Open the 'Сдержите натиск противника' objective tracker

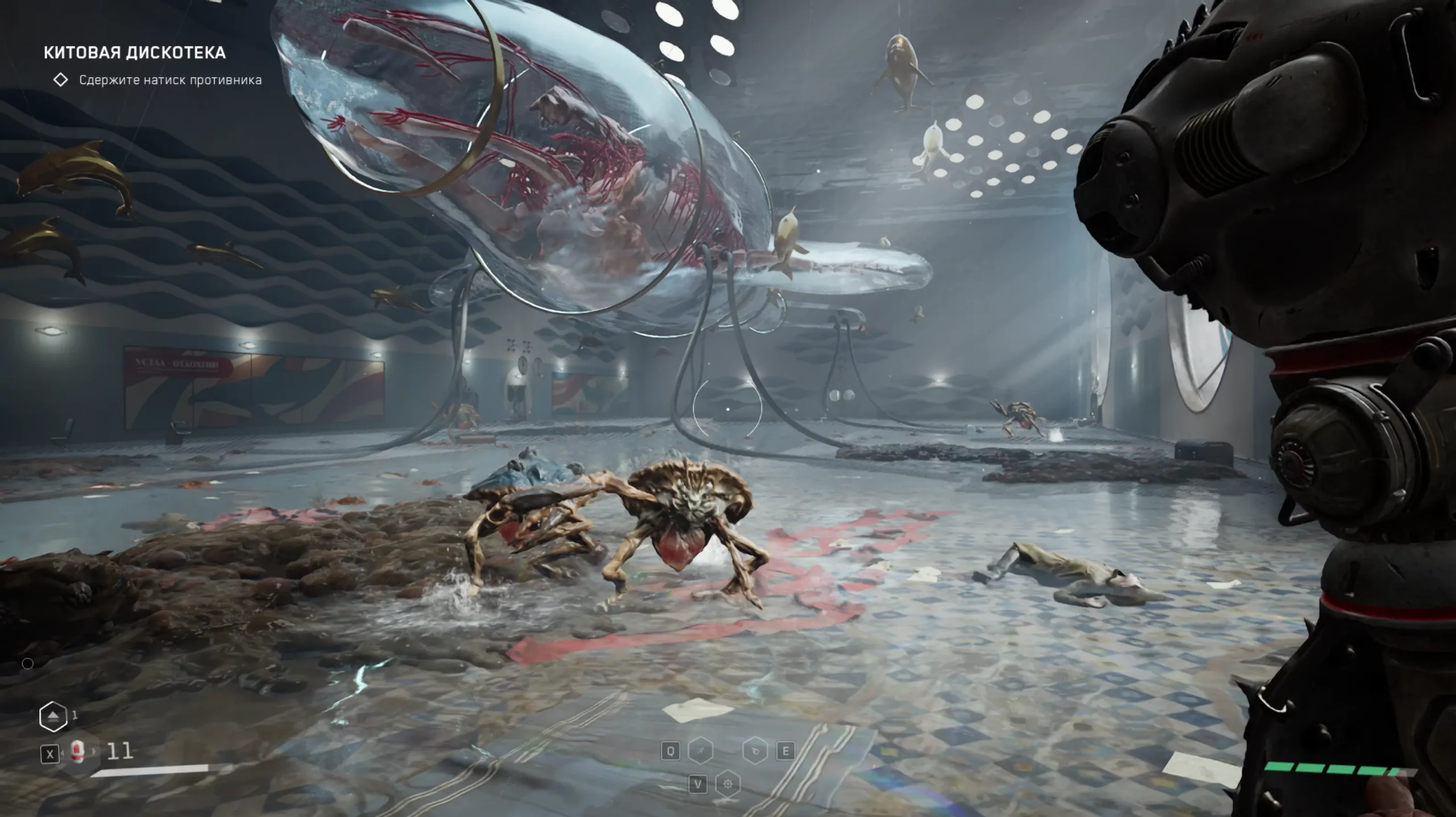tap(170, 80)
